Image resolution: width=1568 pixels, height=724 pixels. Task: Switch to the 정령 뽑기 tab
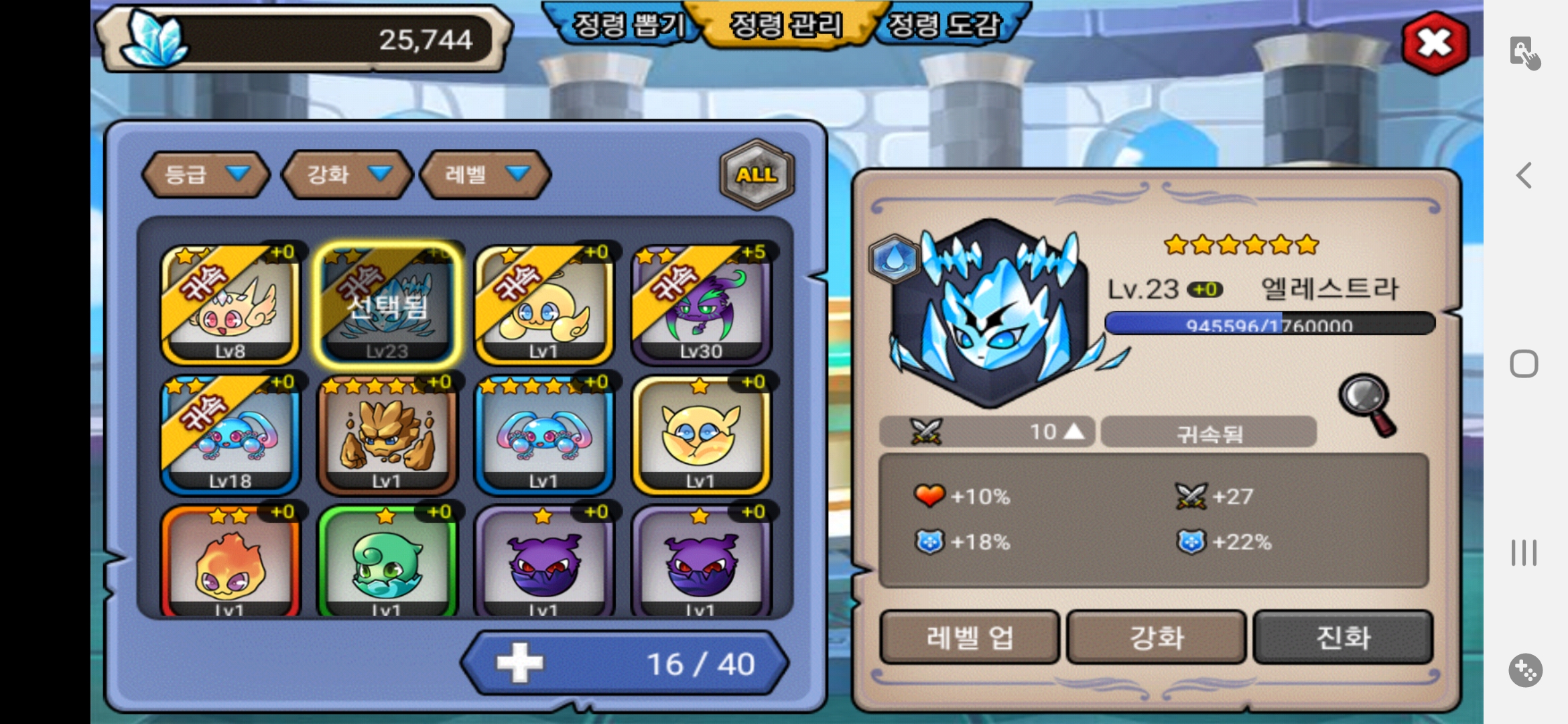pyautogui.click(x=629, y=25)
